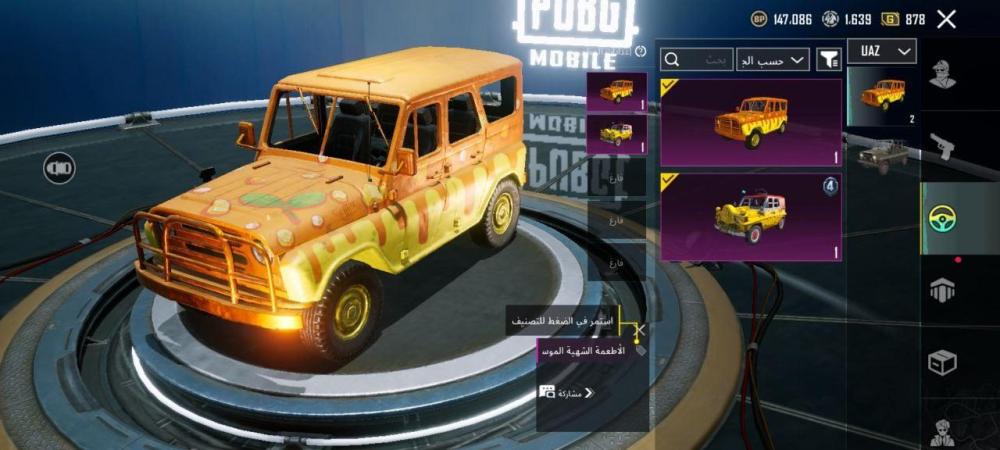
Task: Open the sort-by dropdown
Action: click(773, 60)
